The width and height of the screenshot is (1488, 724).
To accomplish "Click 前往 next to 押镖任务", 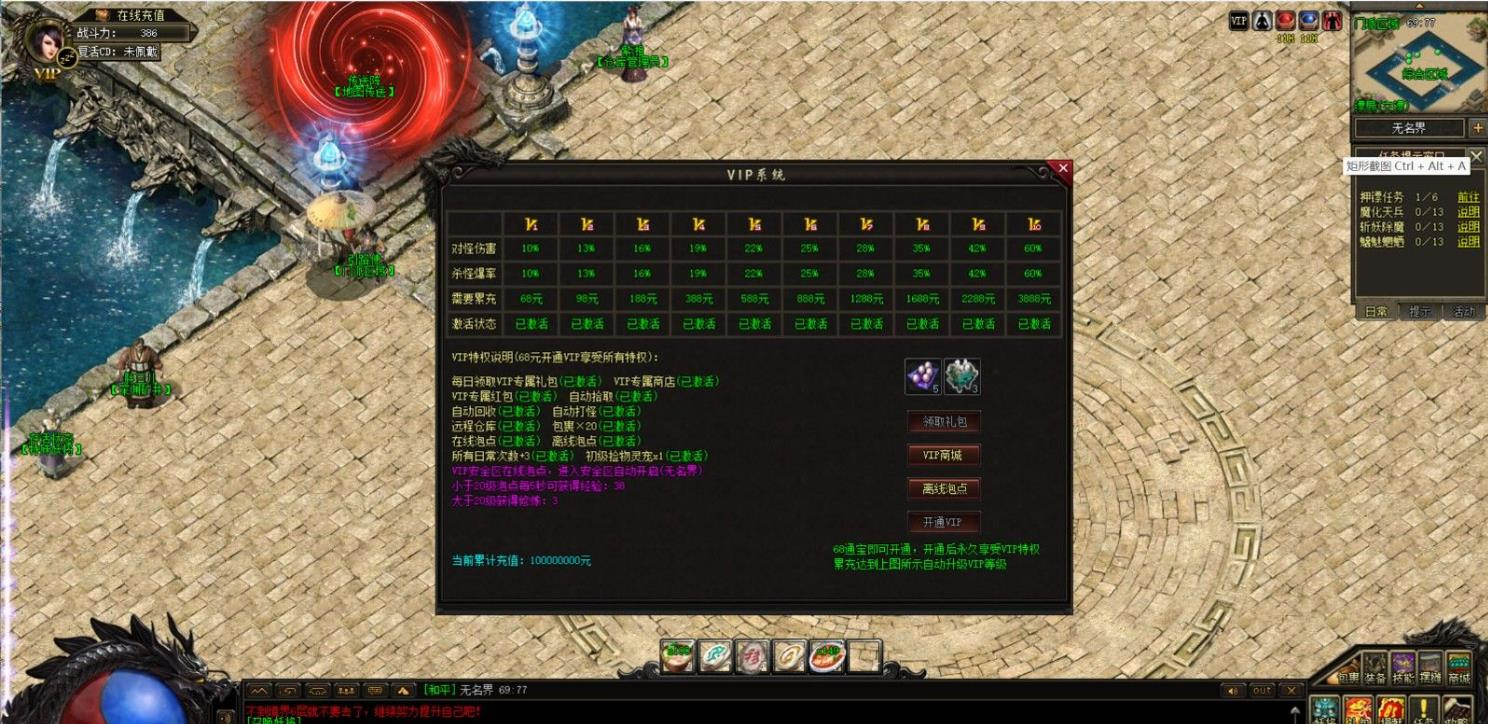I will pos(1469,198).
